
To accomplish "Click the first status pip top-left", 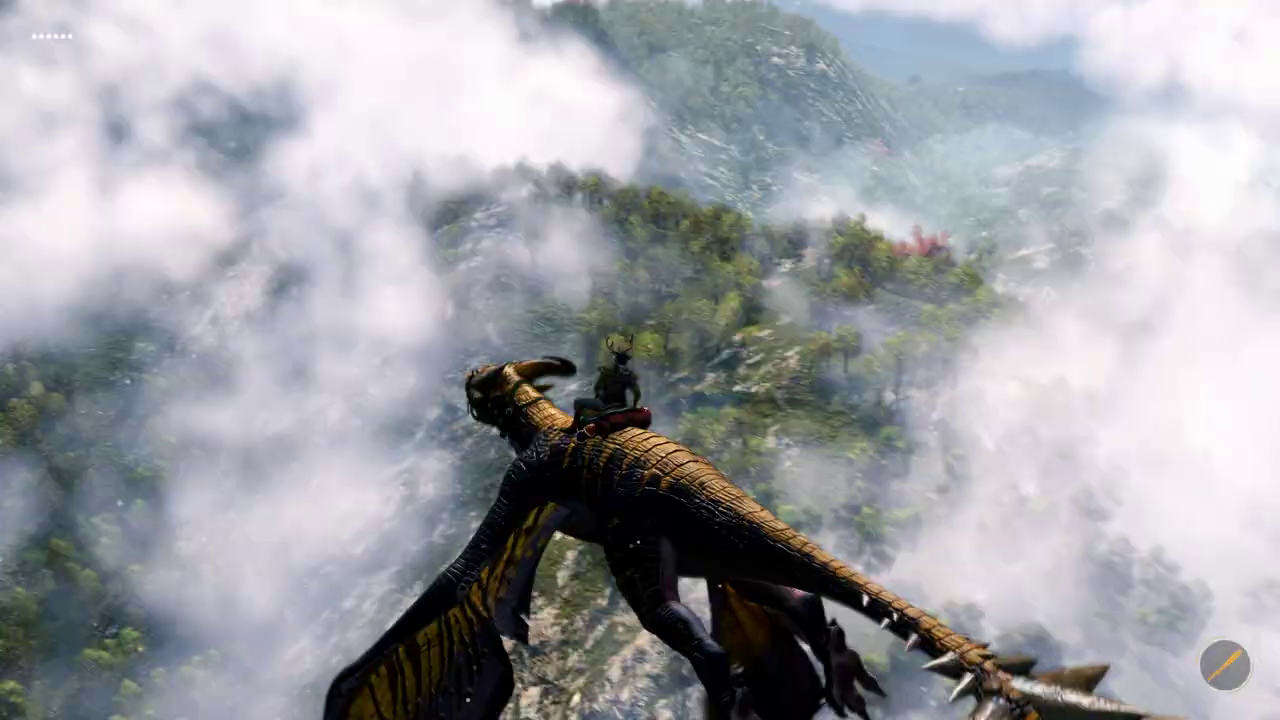I will pyautogui.click(x=32, y=37).
